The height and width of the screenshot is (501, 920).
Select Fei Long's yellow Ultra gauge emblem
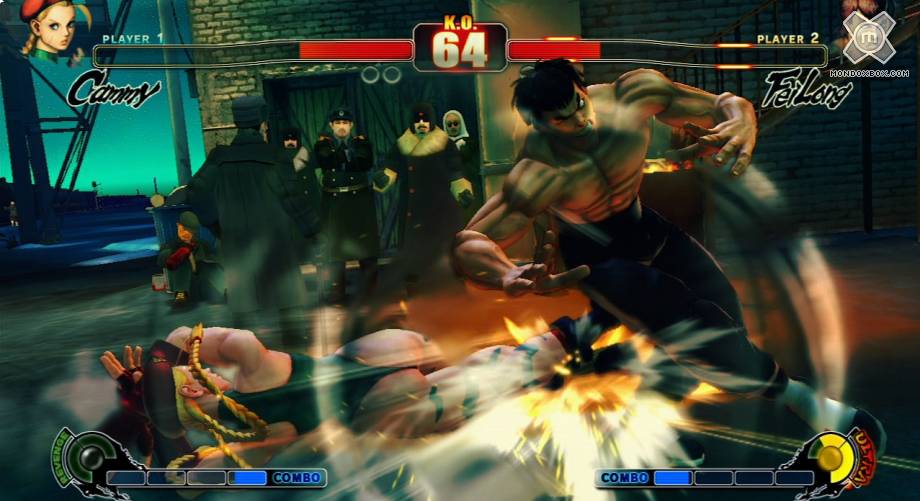(x=830, y=458)
